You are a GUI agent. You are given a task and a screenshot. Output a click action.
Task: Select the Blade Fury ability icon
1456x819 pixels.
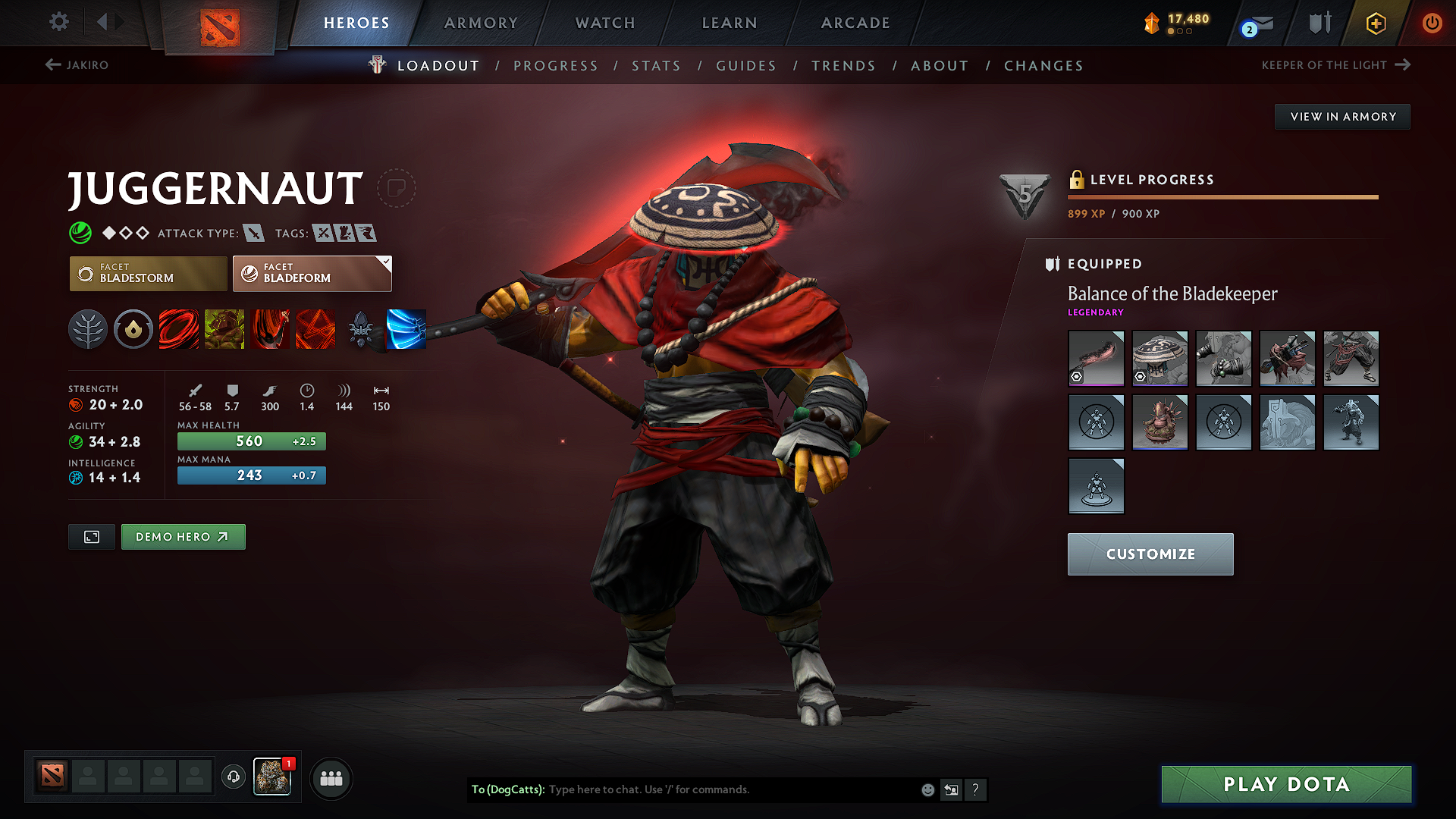[179, 329]
